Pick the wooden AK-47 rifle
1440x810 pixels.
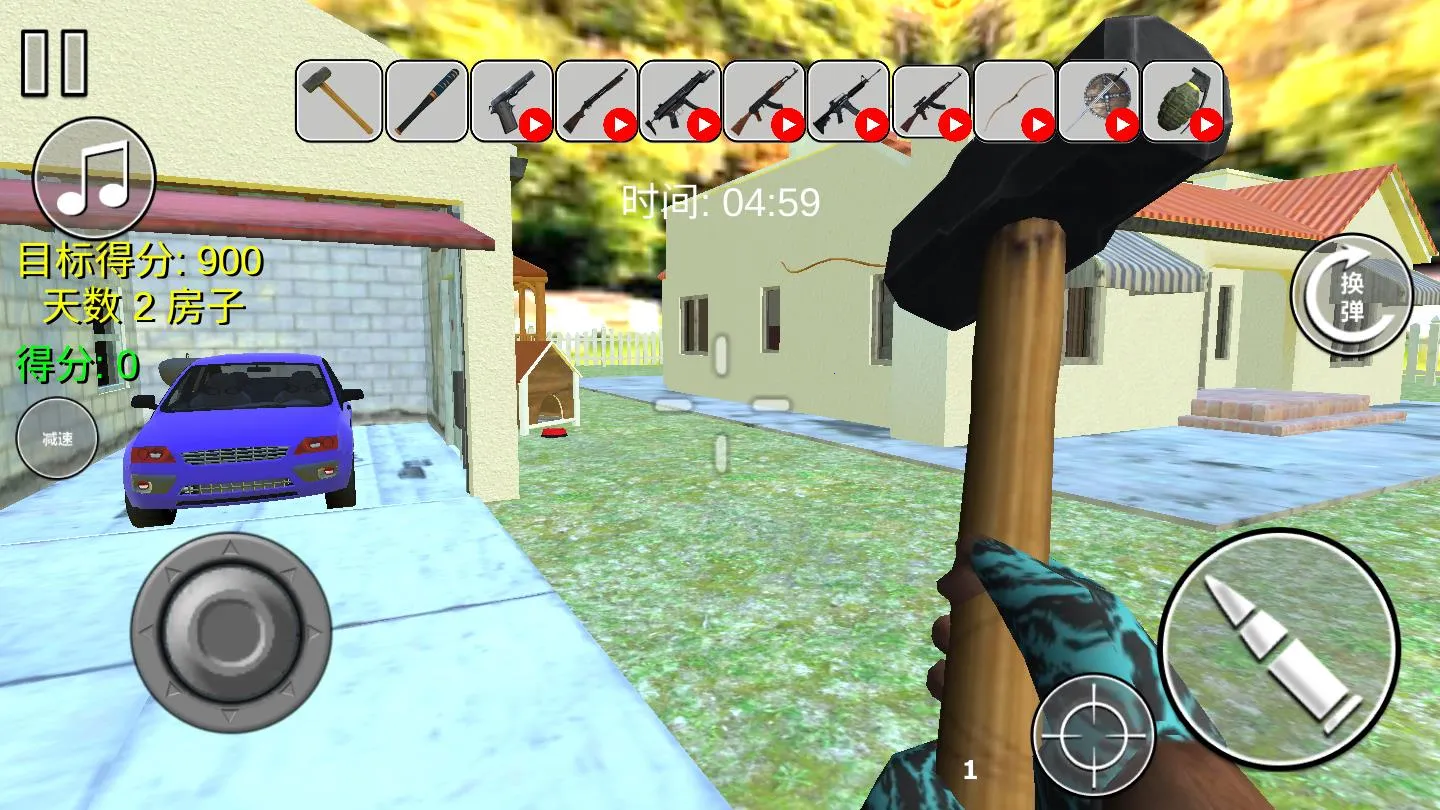[764, 100]
